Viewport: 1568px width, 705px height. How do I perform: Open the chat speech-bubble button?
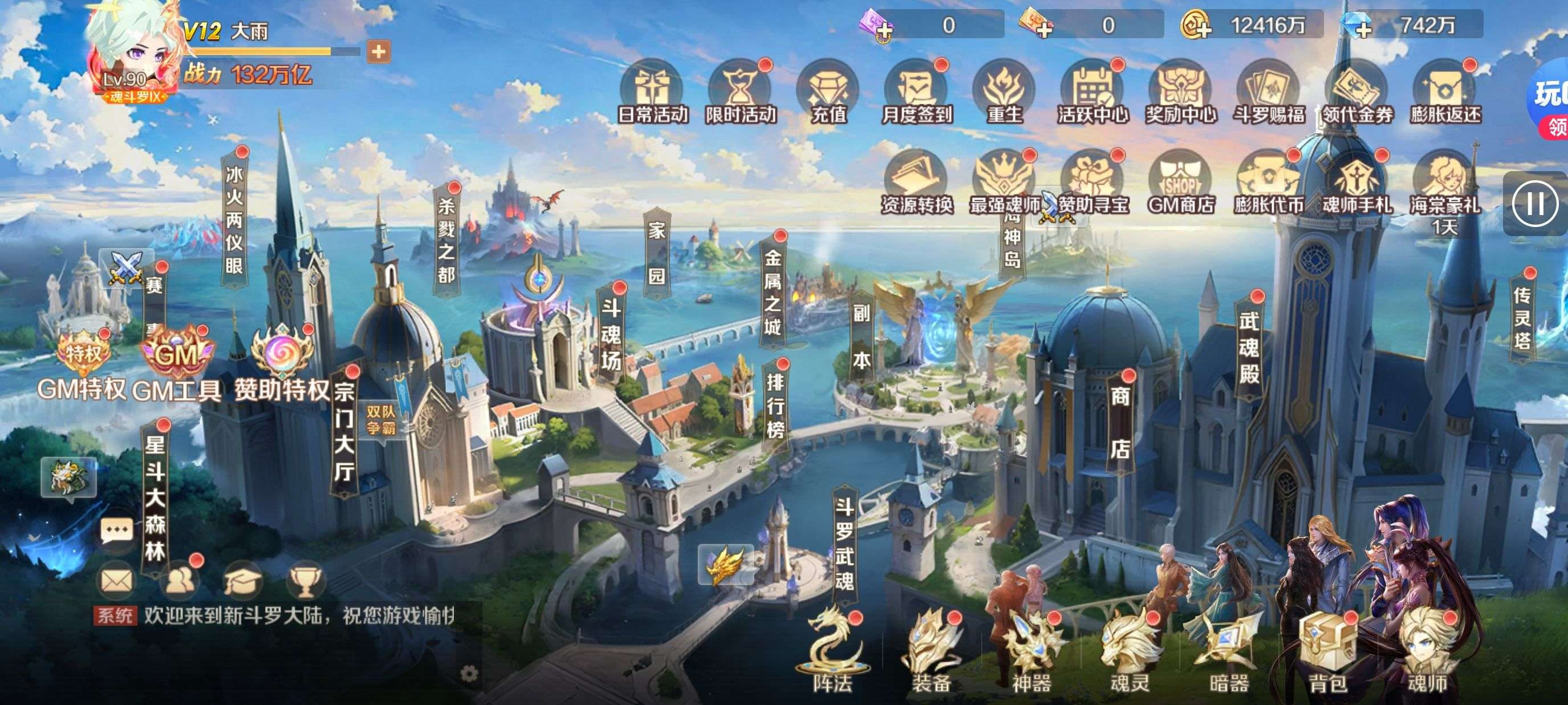(116, 532)
